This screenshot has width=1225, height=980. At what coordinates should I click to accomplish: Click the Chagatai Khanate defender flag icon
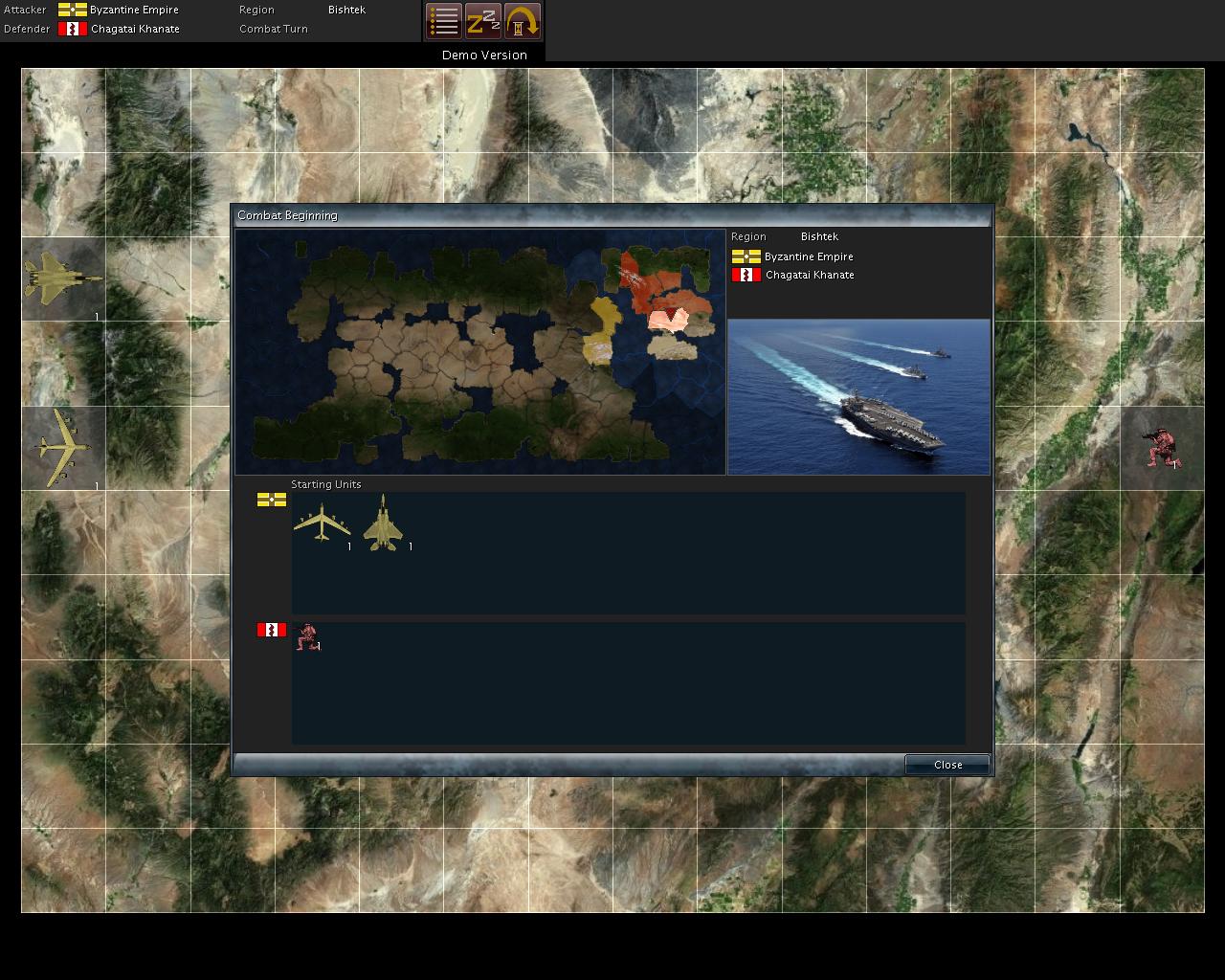pos(73,29)
